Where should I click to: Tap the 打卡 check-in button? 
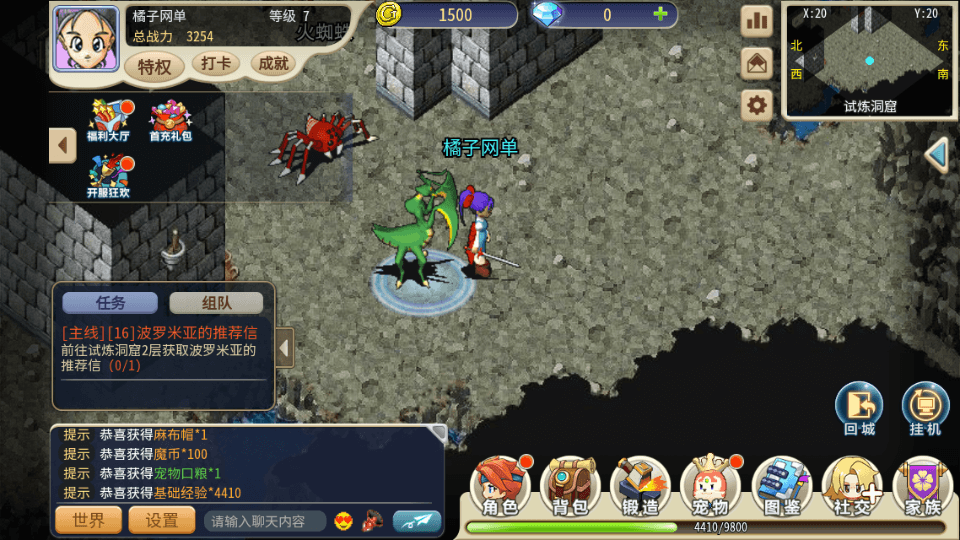tap(215, 64)
